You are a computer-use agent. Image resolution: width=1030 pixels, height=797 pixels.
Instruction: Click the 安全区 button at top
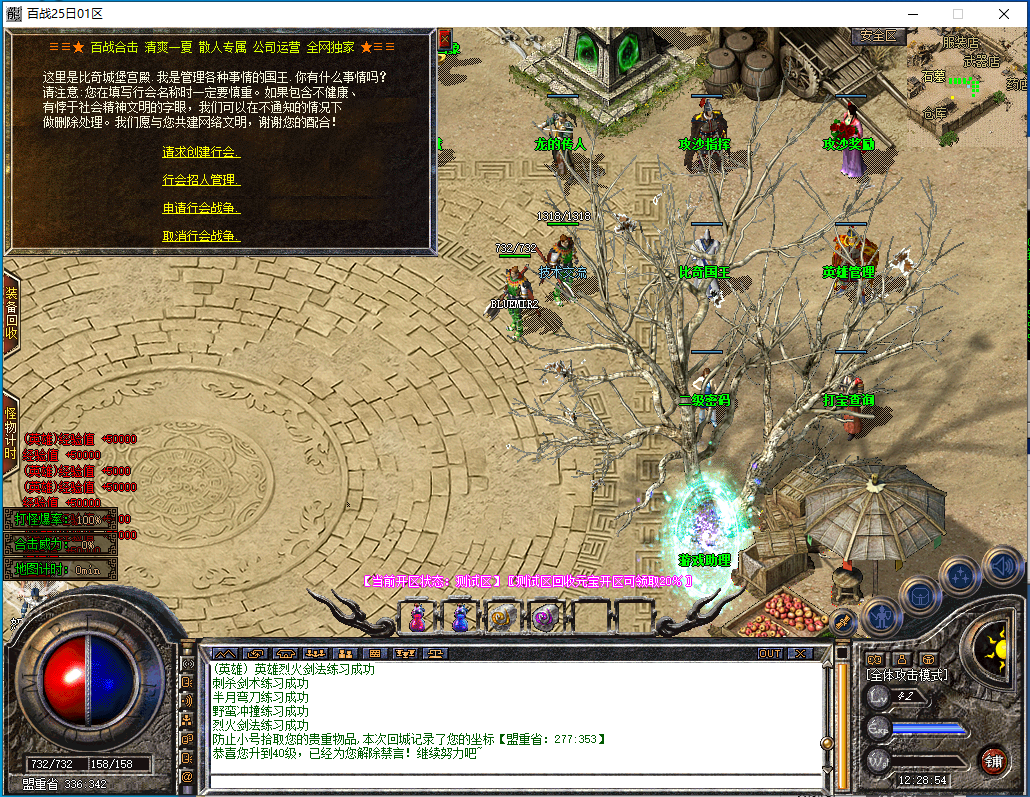tap(878, 36)
